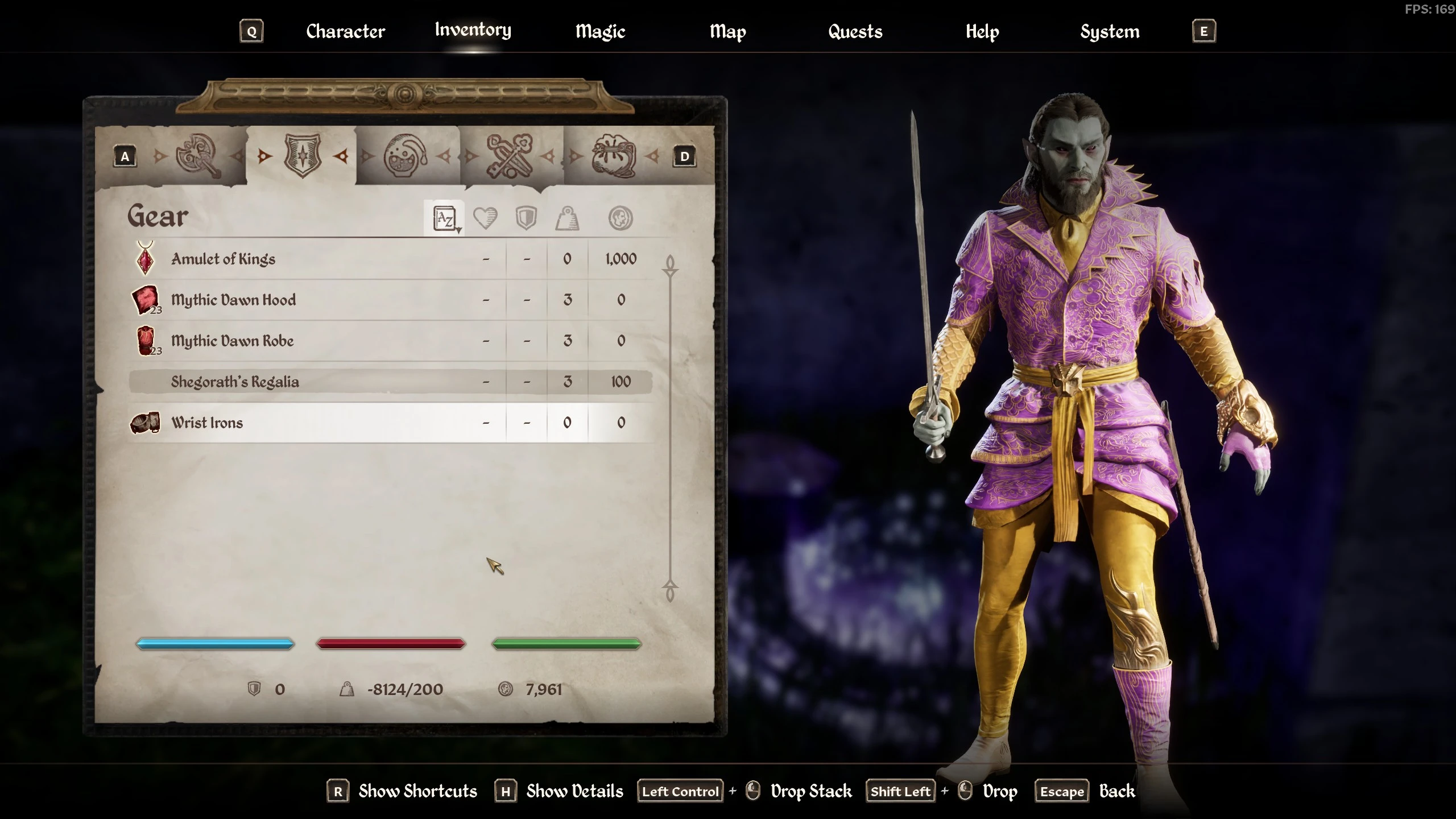Sort gear by armor rating shield icon
This screenshot has width=1456, height=819.
coord(526,218)
